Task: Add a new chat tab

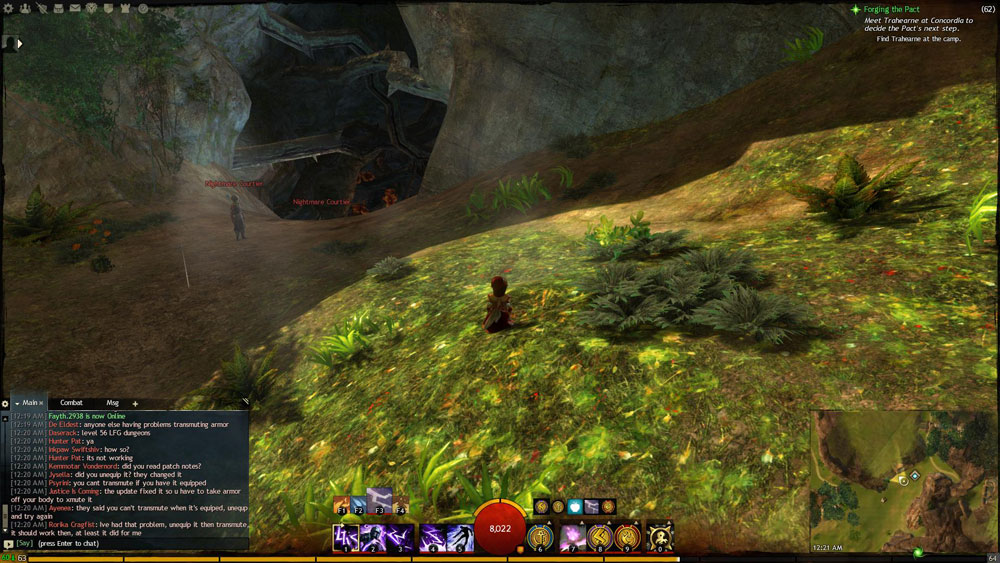Action: point(135,403)
